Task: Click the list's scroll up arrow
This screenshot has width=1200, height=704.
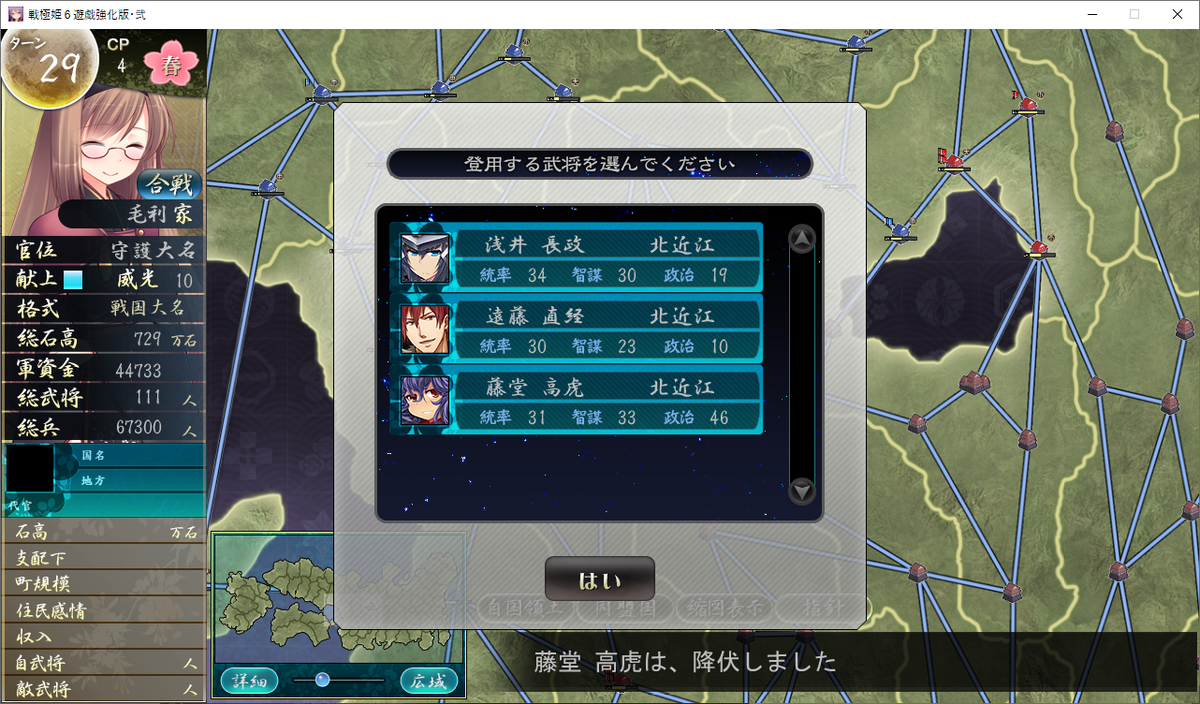Action: point(802,239)
